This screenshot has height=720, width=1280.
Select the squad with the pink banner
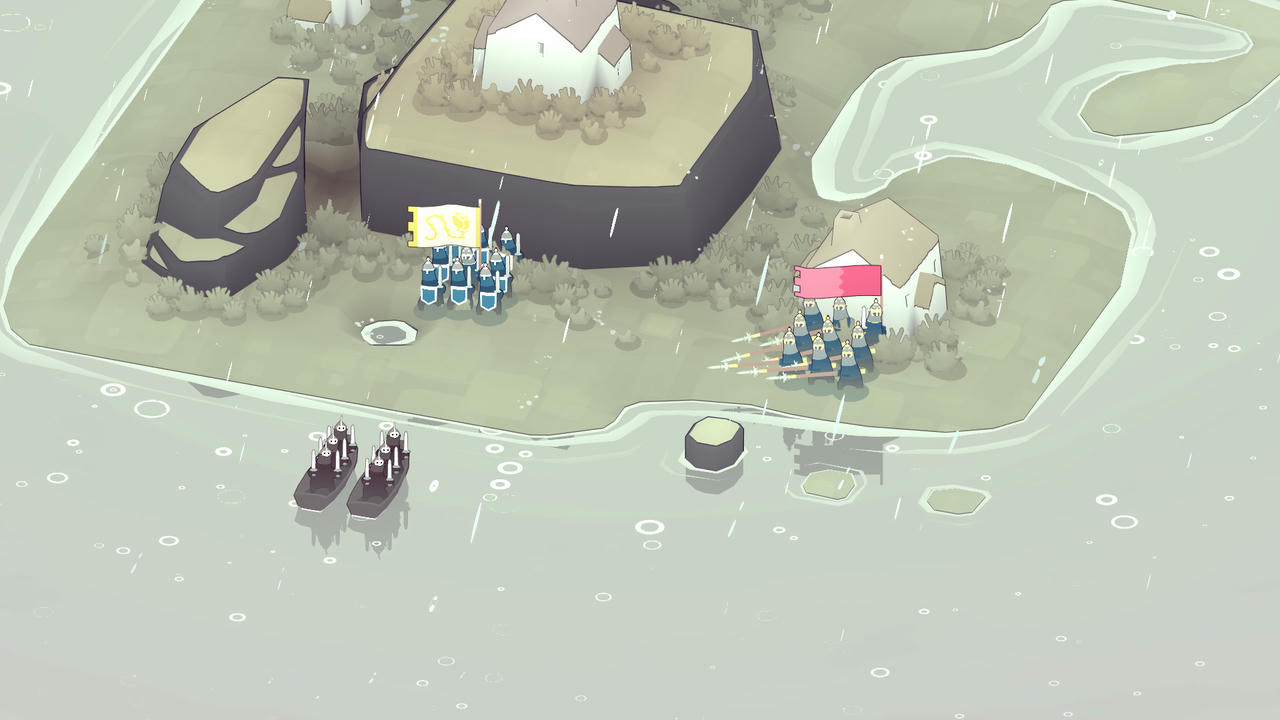tap(832, 345)
